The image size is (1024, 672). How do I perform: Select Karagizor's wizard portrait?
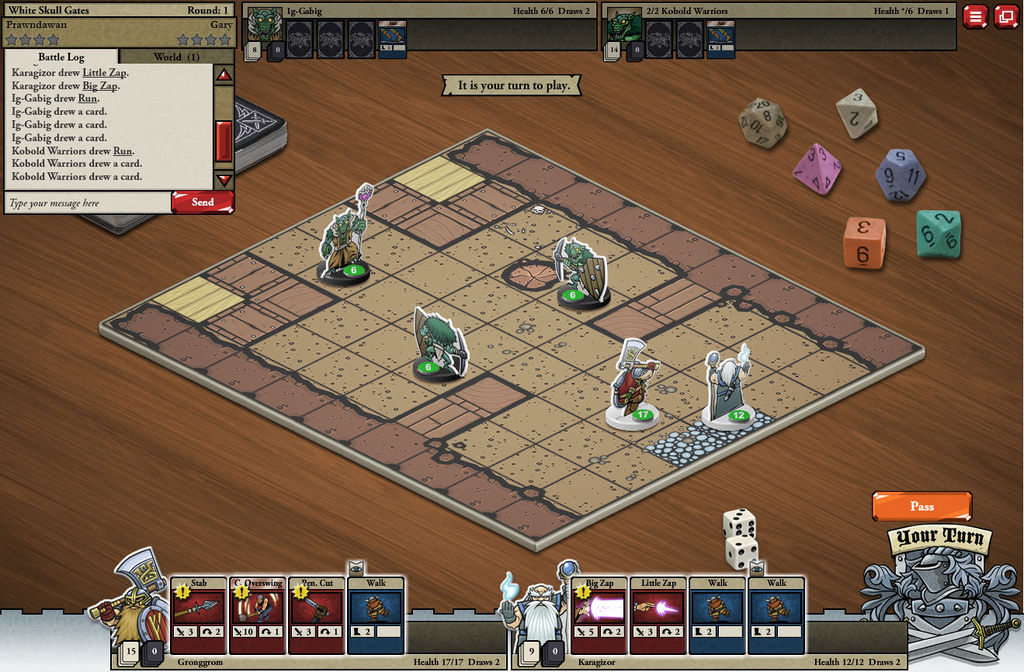tap(536, 605)
